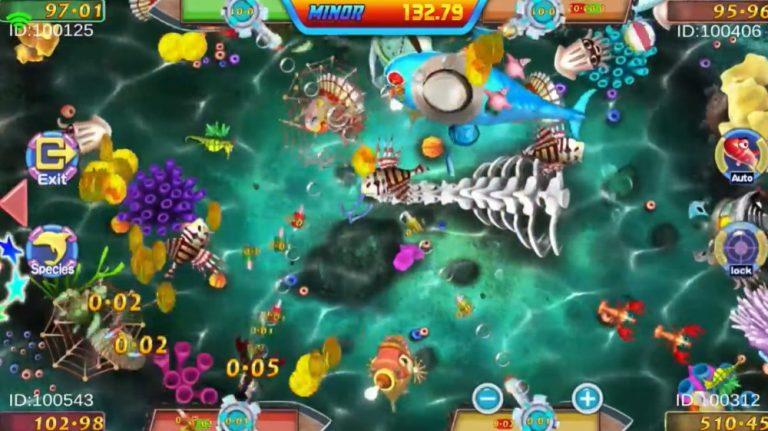Expand the red arrow side panel
This screenshot has width=768, height=431.
pyautogui.click(x=13, y=203)
